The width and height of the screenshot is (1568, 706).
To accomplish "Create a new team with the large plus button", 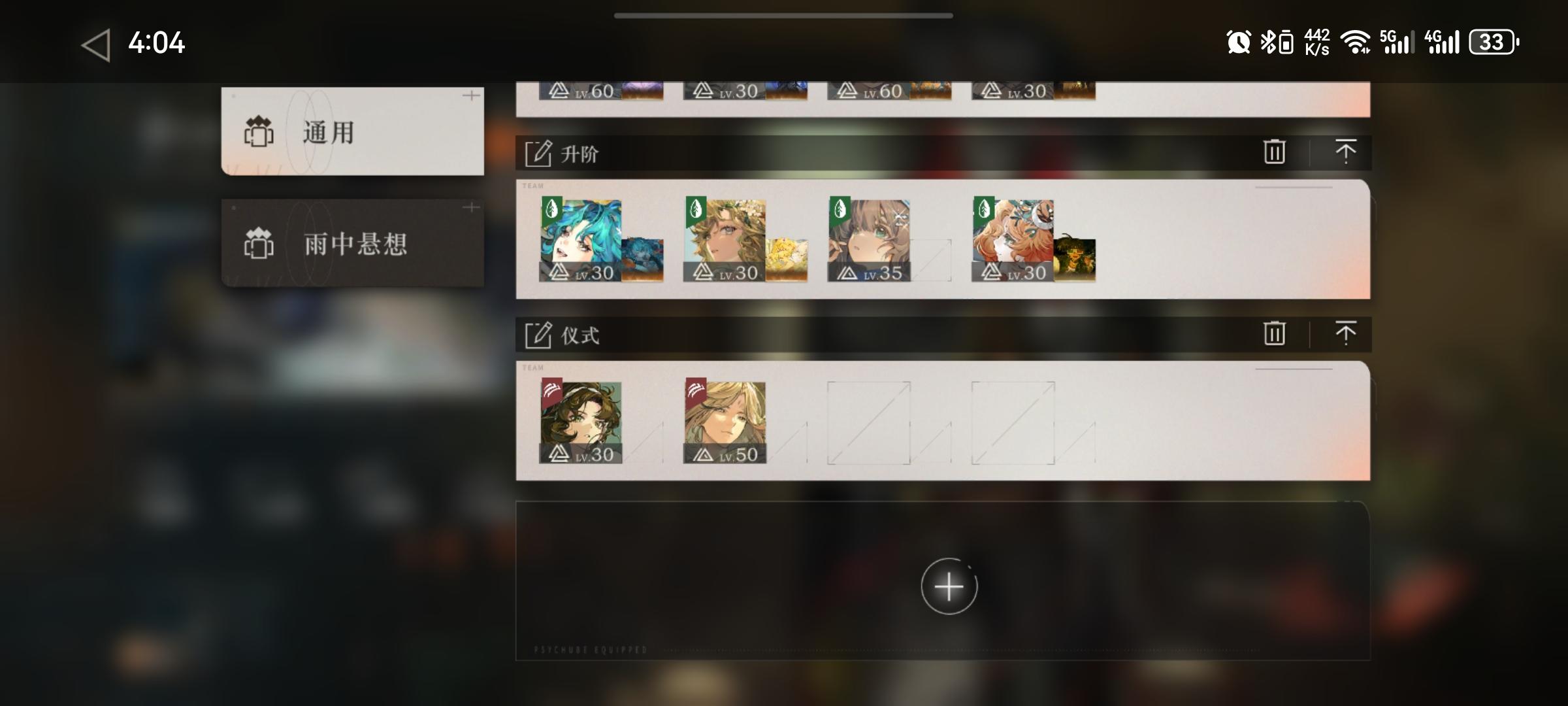I will [949, 586].
